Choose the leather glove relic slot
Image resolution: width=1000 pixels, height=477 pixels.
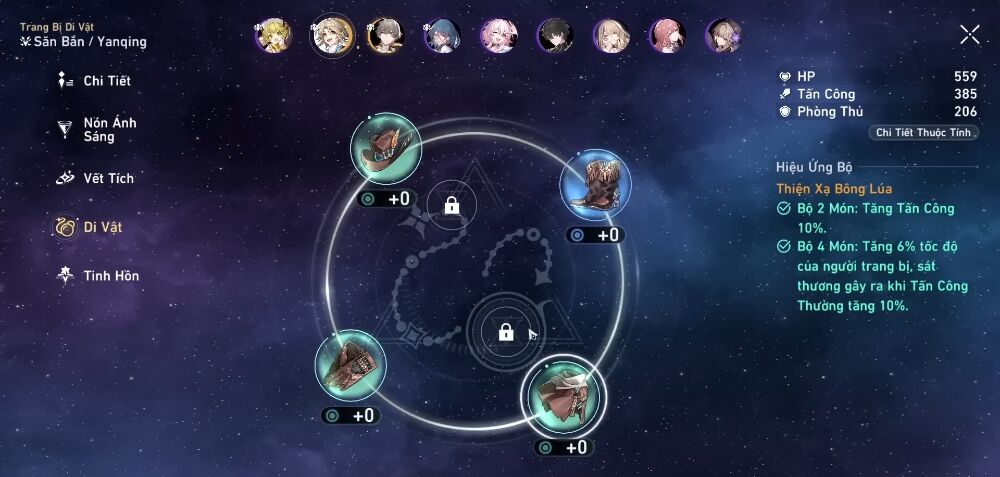349,365
